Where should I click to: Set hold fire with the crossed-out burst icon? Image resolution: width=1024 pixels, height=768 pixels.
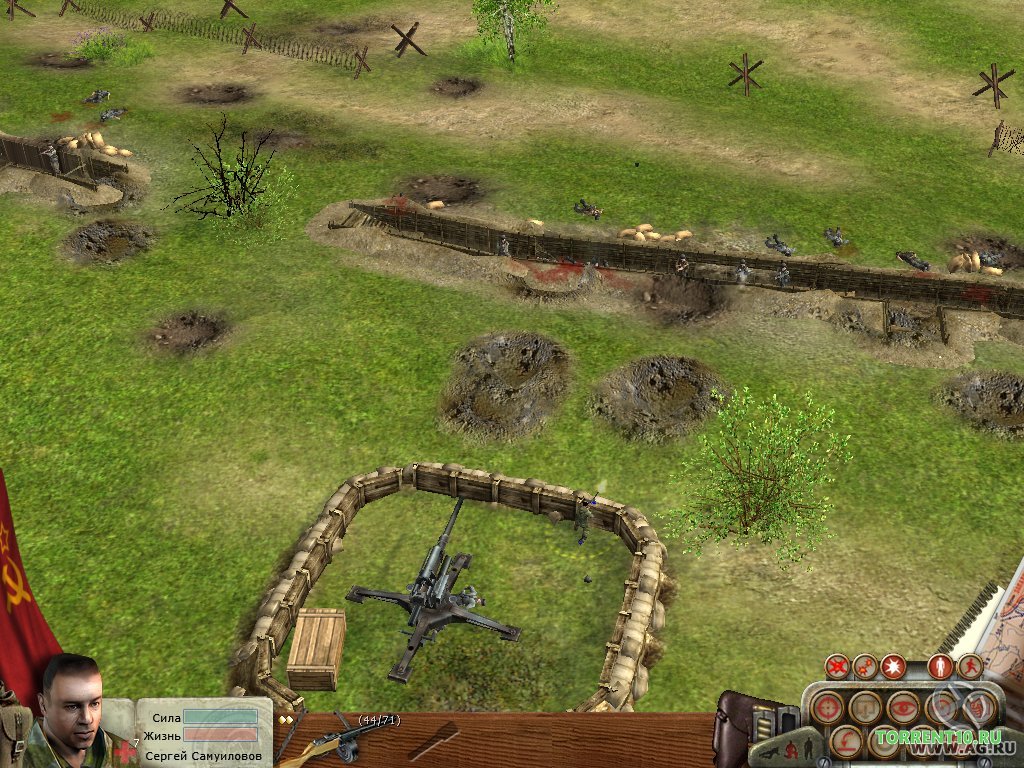[x=838, y=666]
